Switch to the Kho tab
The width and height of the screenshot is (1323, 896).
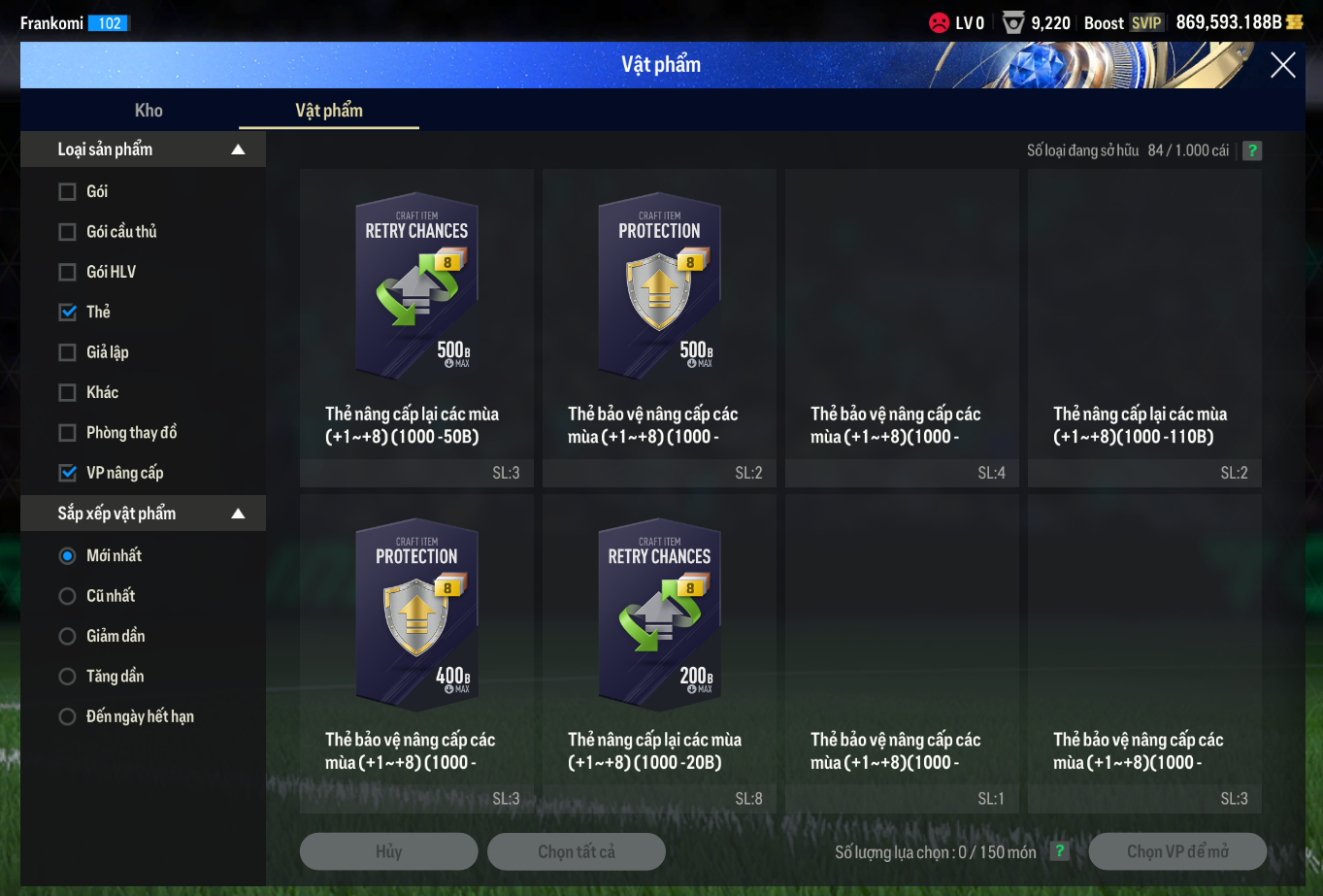(149, 111)
